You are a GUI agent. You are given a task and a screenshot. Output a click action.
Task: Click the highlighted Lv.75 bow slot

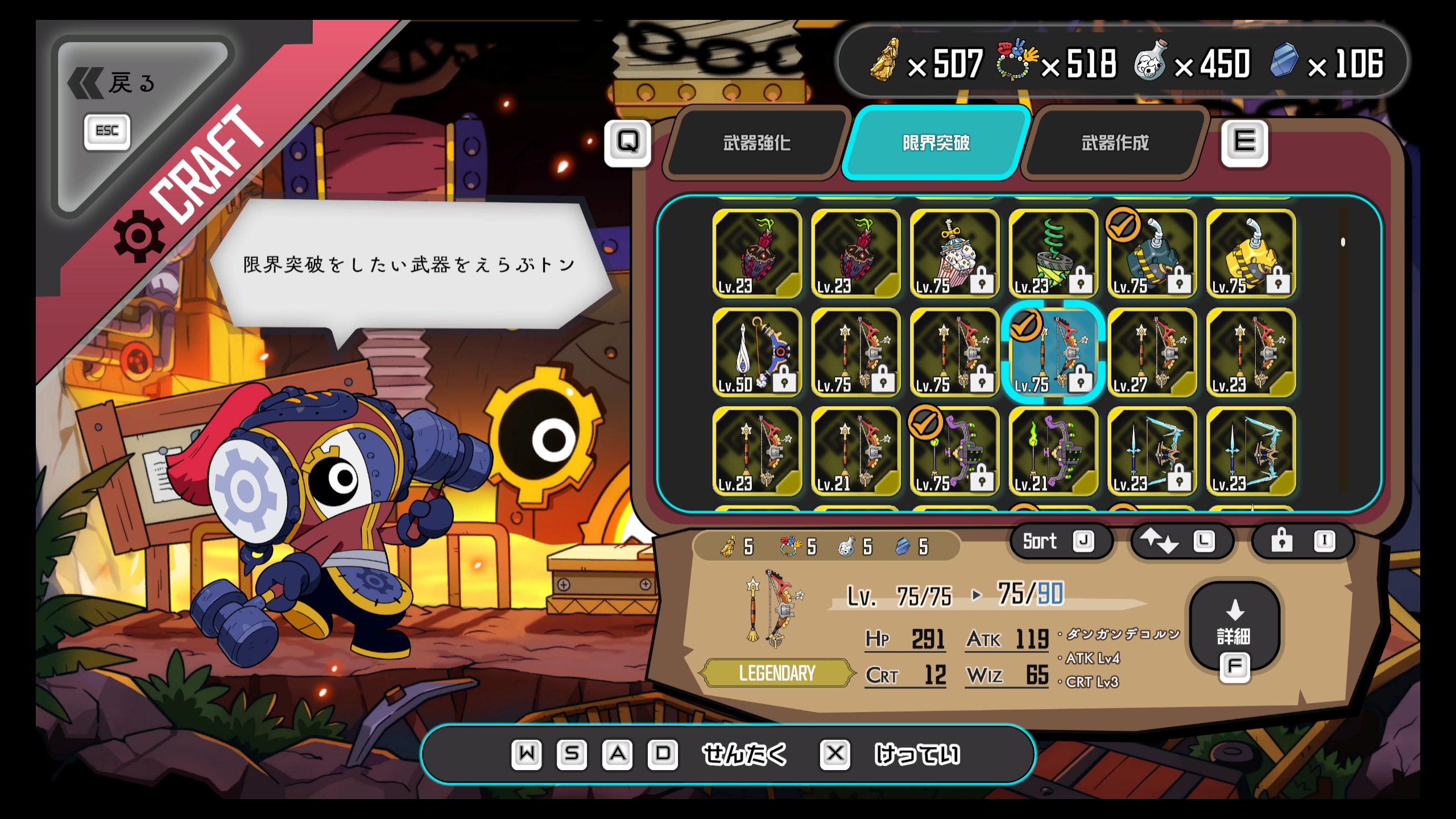click(x=1053, y=353)
